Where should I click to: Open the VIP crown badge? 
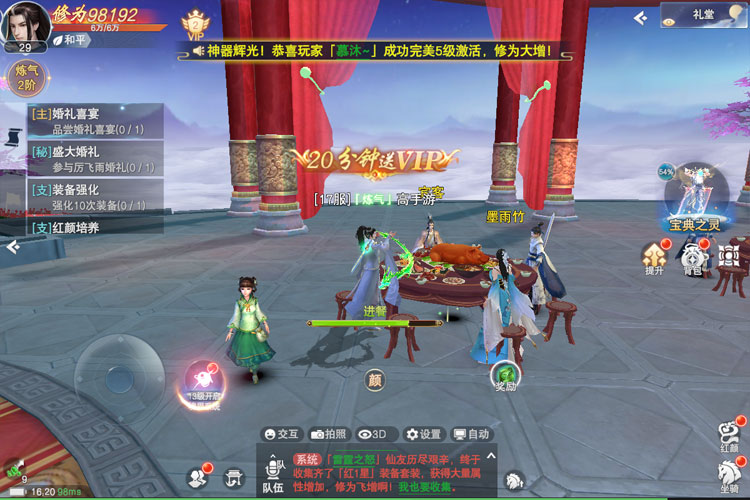click(194, 22)
